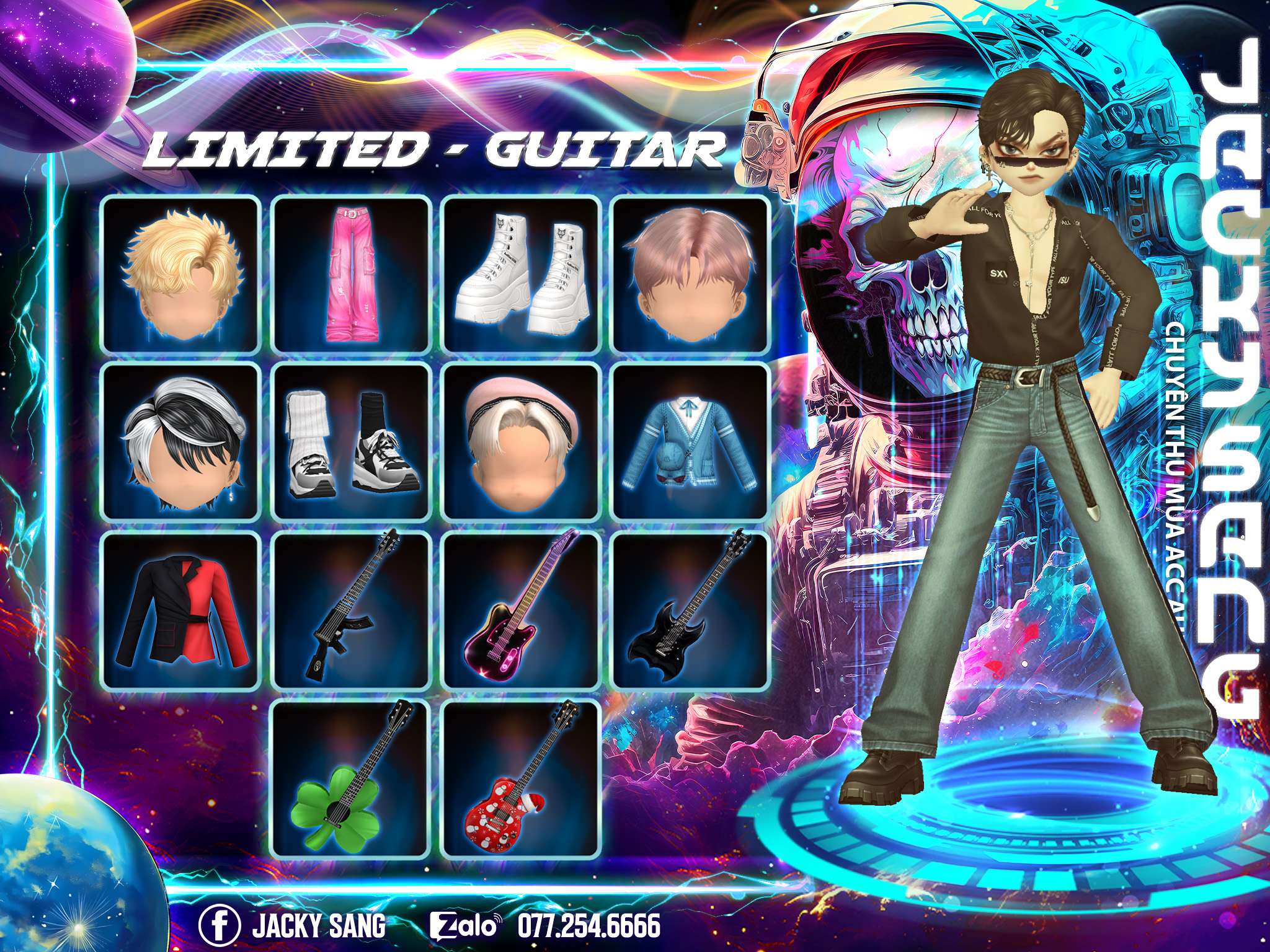The image size is (1270, 952).
Task: Select the red Christmas guitar
Action: point(521,779)
